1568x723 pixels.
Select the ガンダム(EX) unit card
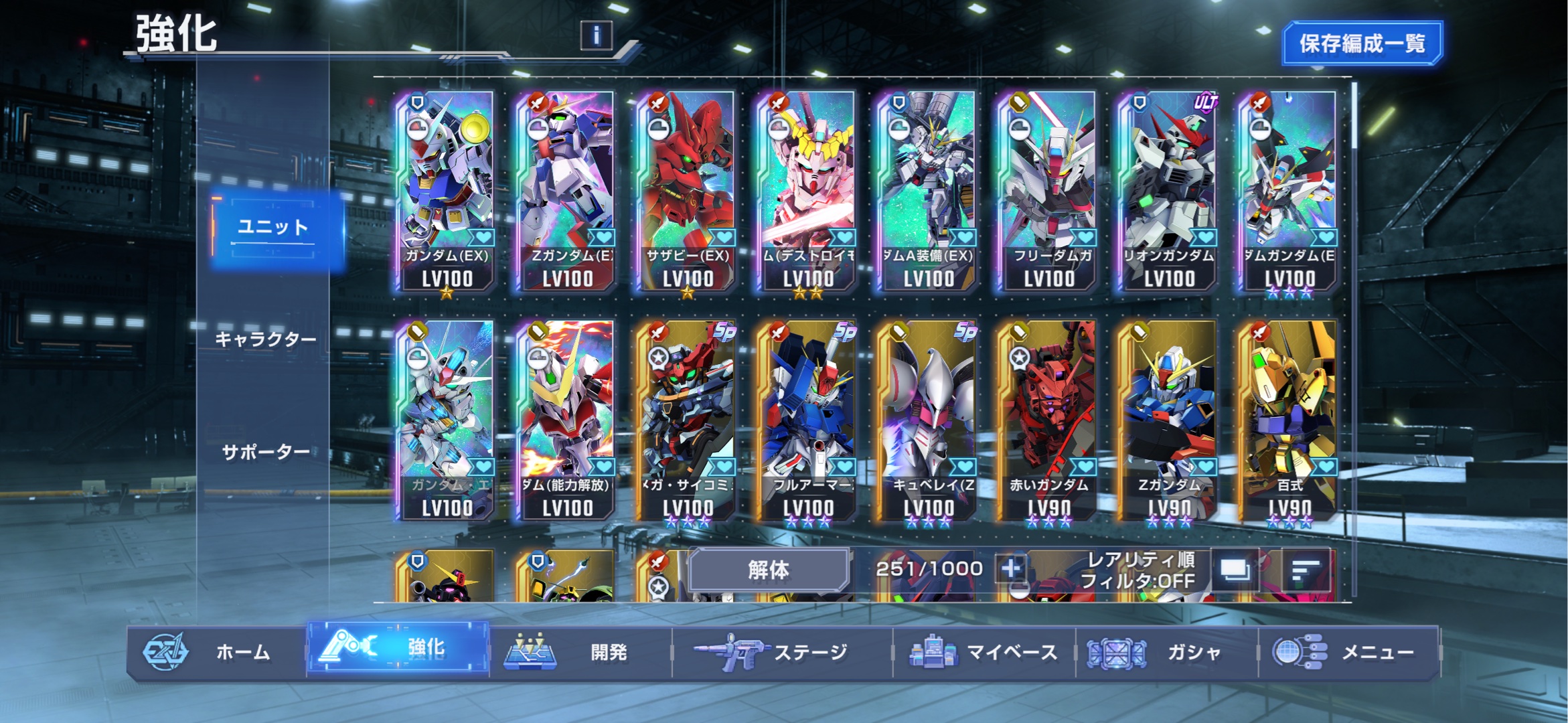[x=447, y=191]
